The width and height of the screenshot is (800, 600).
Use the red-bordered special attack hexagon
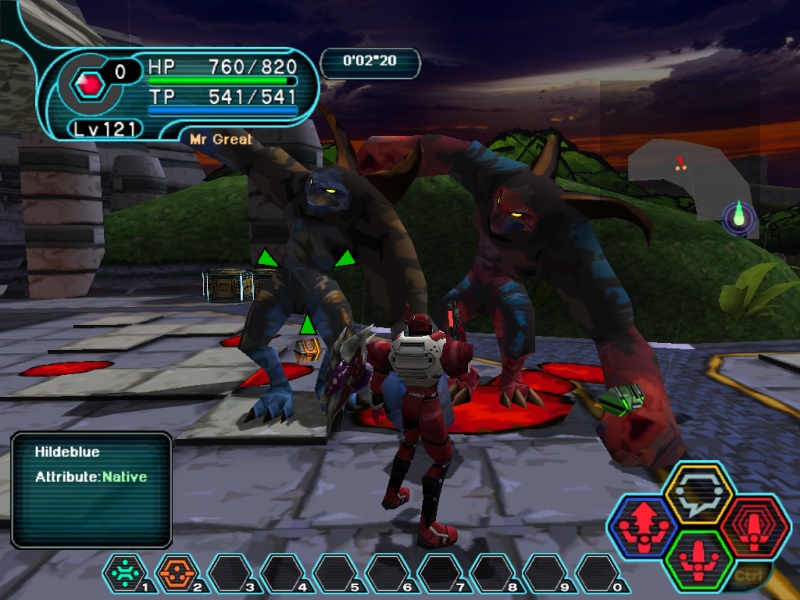pos(754,524)
